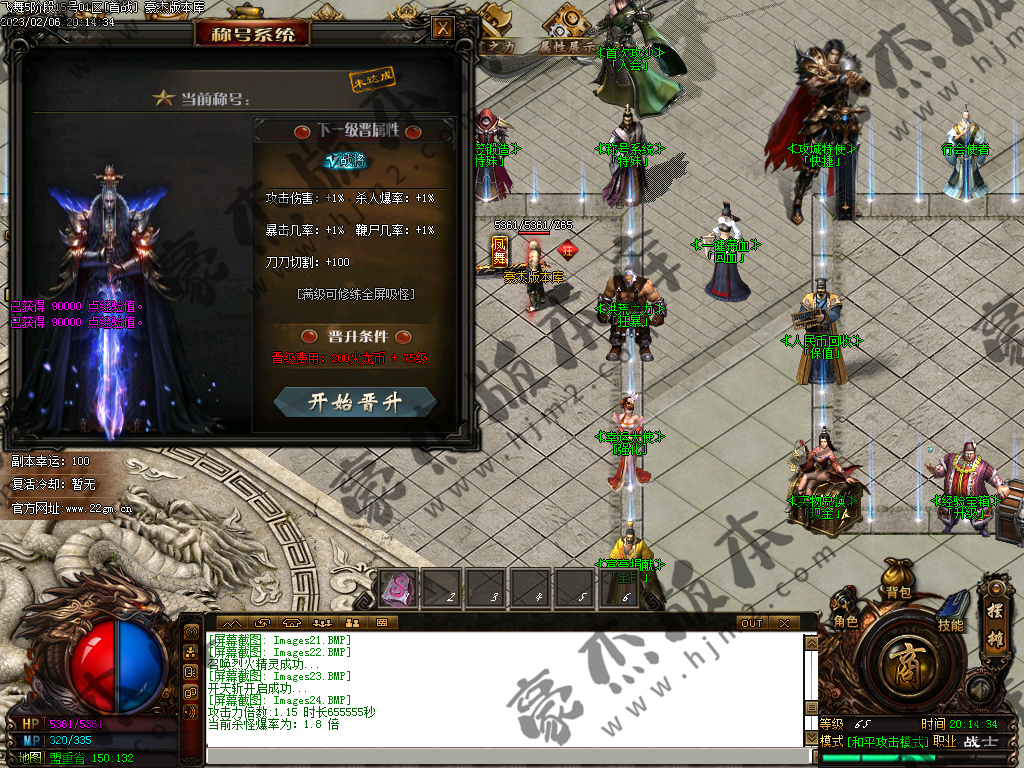Open the 地图 map button
The image size is (1024, 768).
pyautogui.click(x=29, y=757)
